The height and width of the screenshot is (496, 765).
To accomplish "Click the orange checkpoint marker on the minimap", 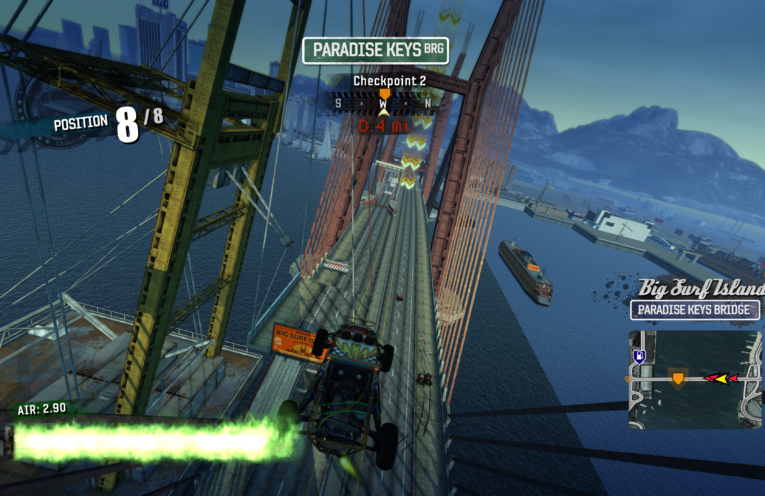I will tap(678, 378).
